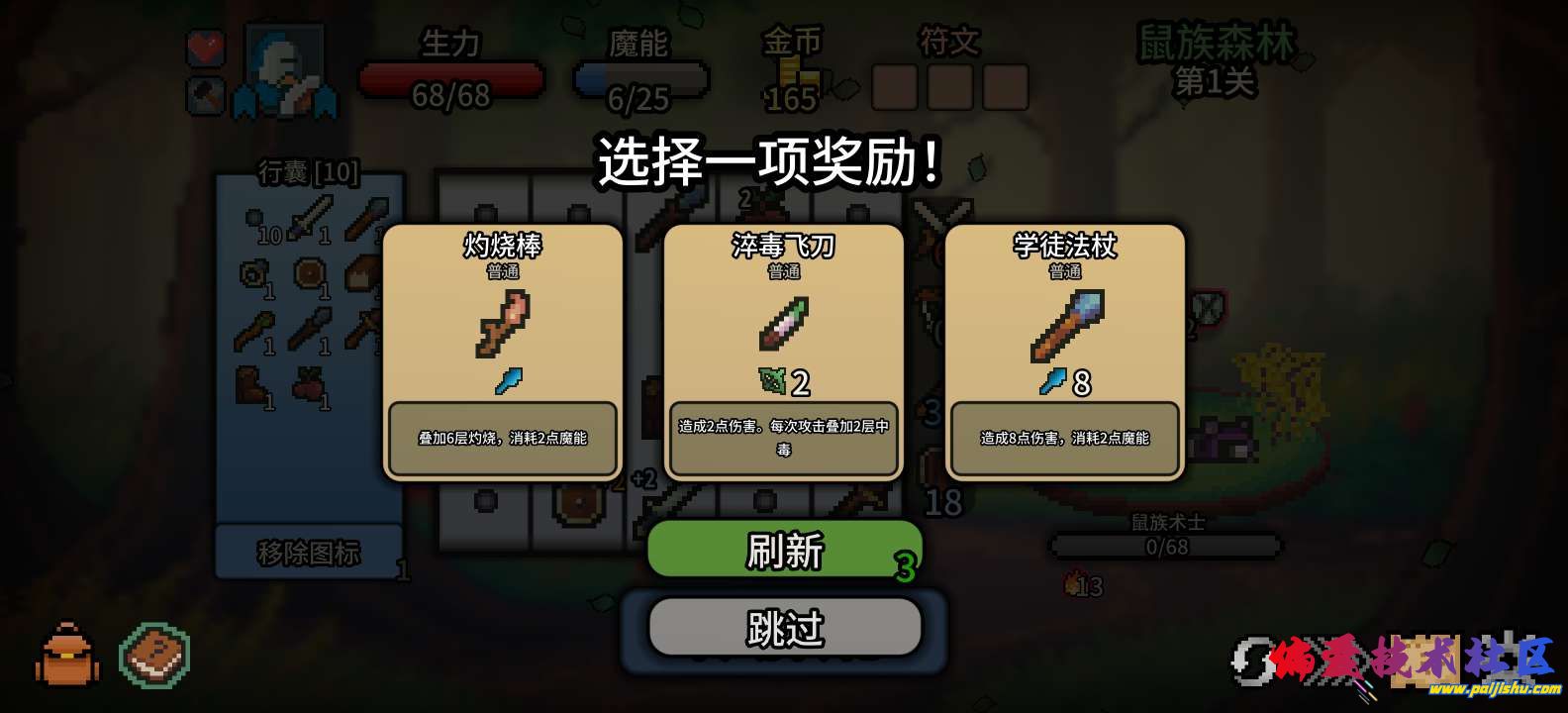Click the stack of 10 pebbles in inventory
Screen dimensions: 1568x713
click(253, 216)
